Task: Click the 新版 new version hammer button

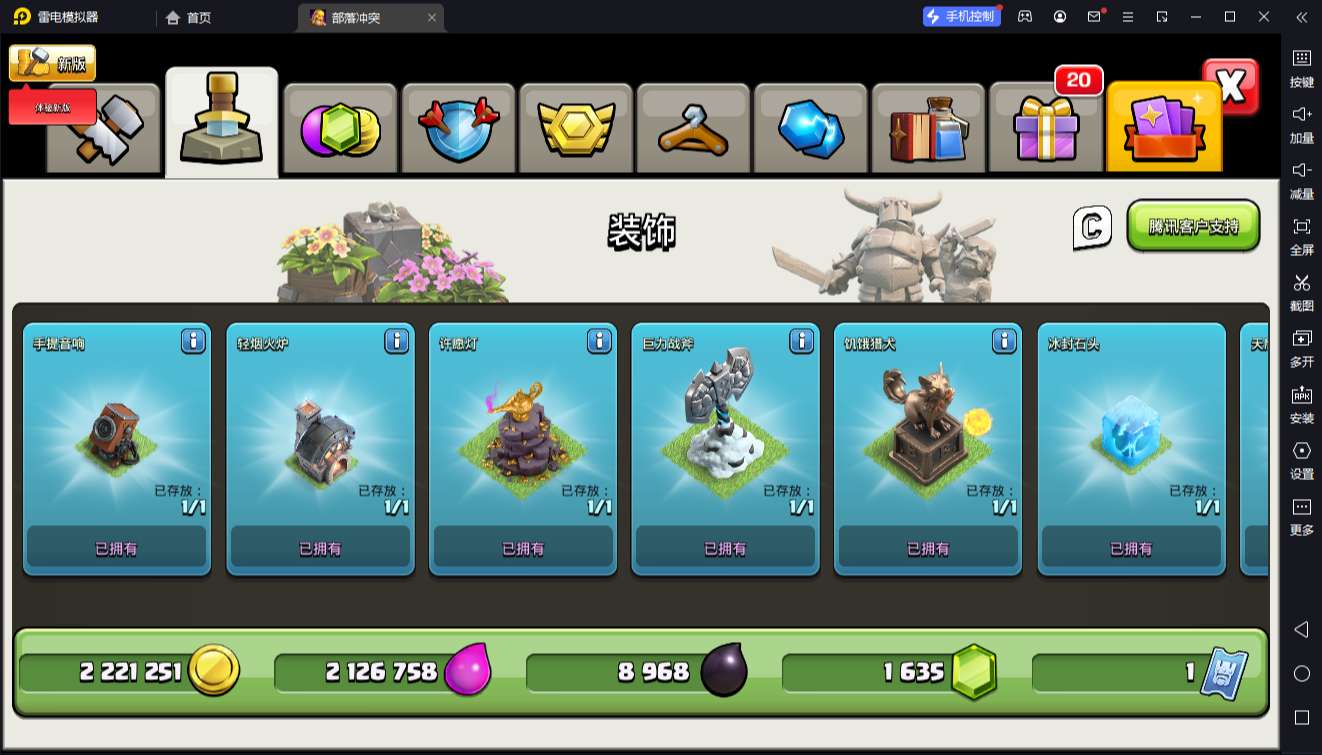Action: (53, 63)
